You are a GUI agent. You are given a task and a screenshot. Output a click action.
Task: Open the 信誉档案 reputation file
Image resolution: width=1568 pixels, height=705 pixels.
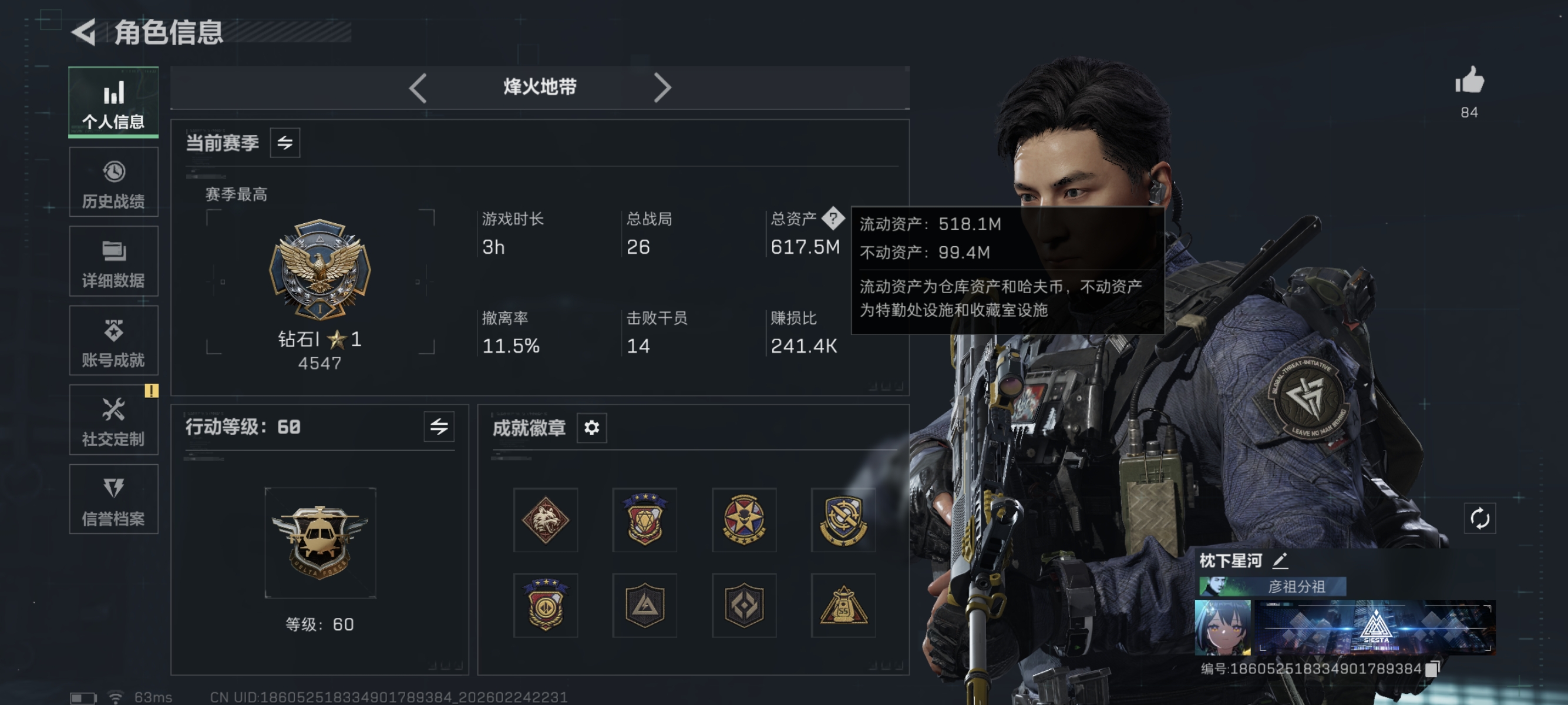point(114,499)
